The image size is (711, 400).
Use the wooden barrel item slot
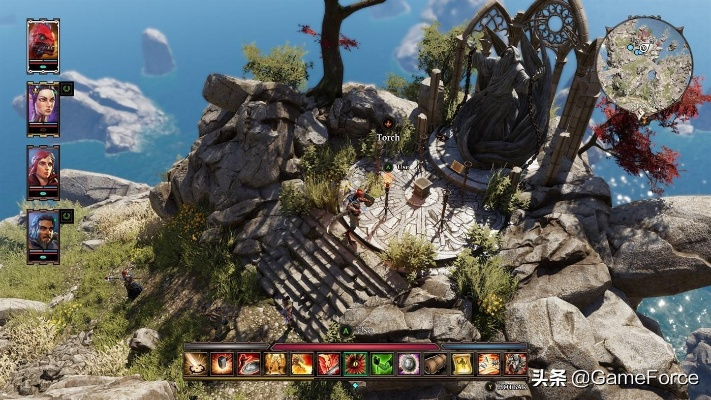(435, 364)
